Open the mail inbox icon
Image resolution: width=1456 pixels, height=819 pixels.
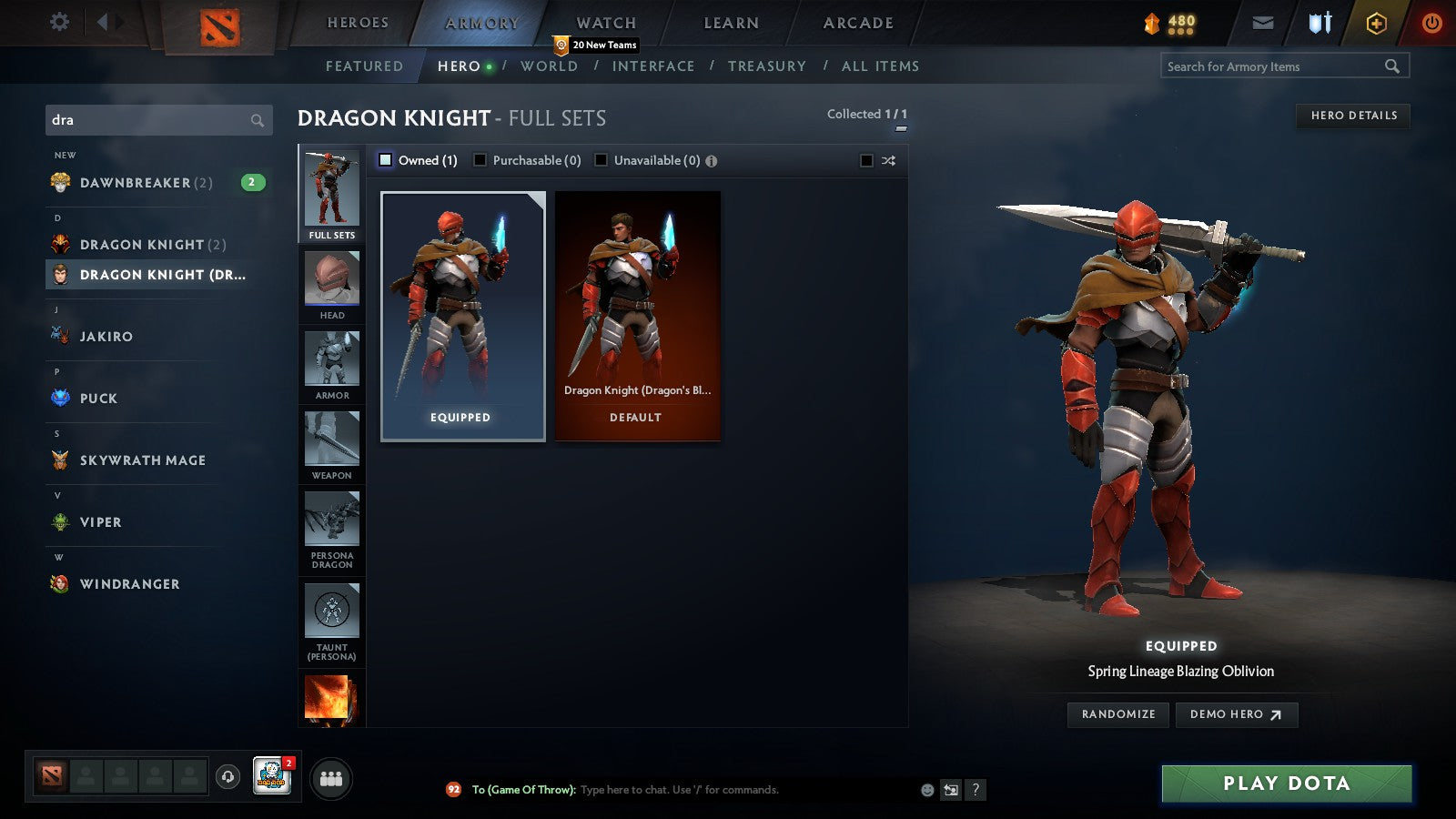[x=1263, y=23]
